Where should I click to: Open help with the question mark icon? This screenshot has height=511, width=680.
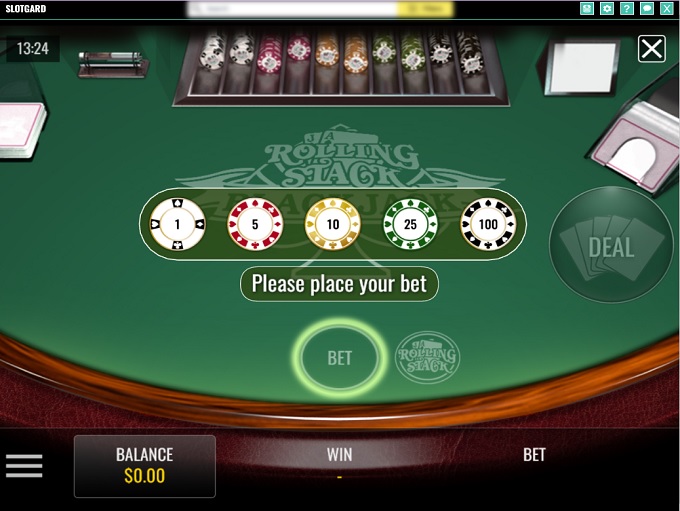pyautogui.click(x=627, y=9)
